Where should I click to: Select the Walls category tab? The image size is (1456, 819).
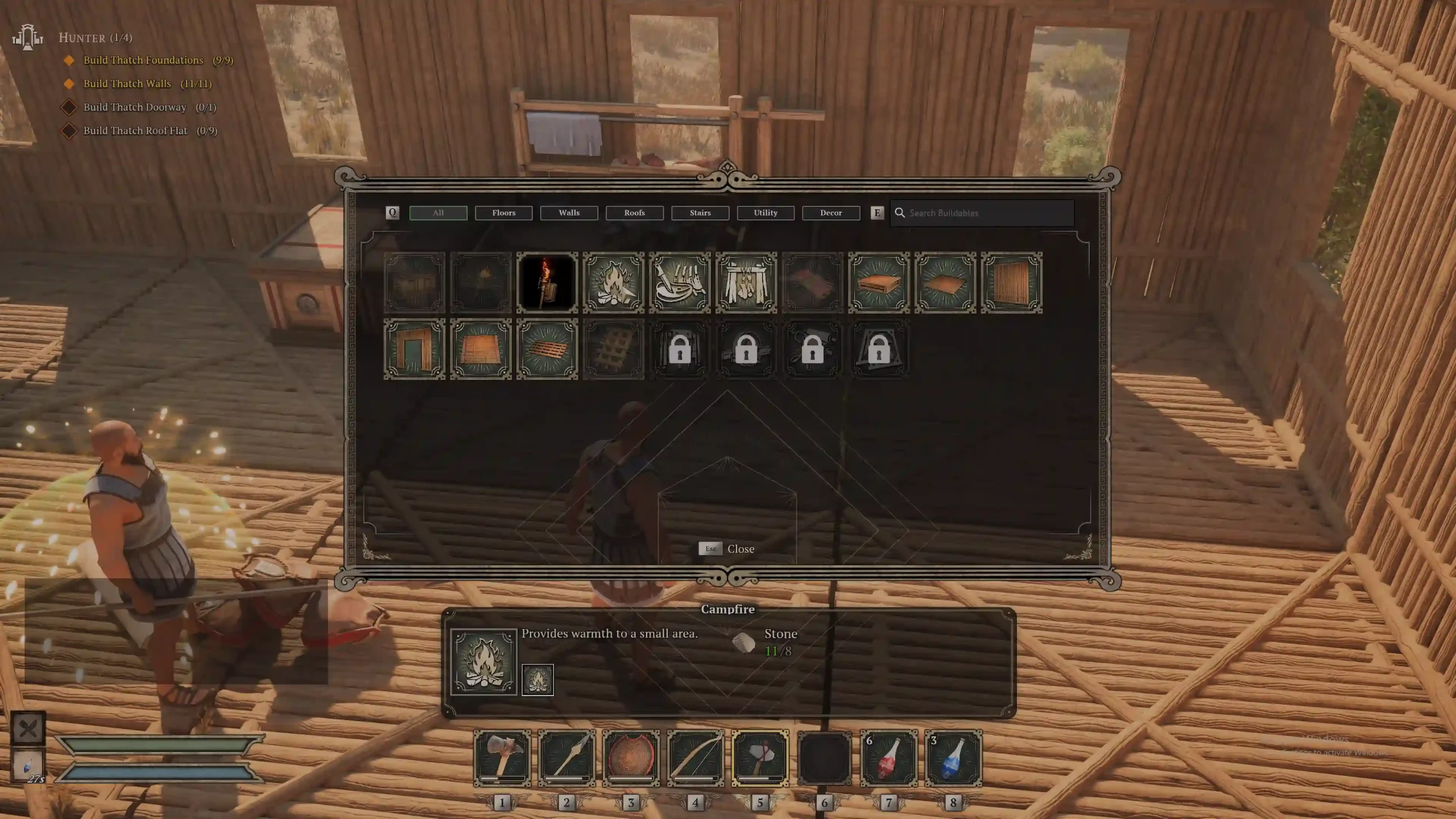[x=569, y=213]
